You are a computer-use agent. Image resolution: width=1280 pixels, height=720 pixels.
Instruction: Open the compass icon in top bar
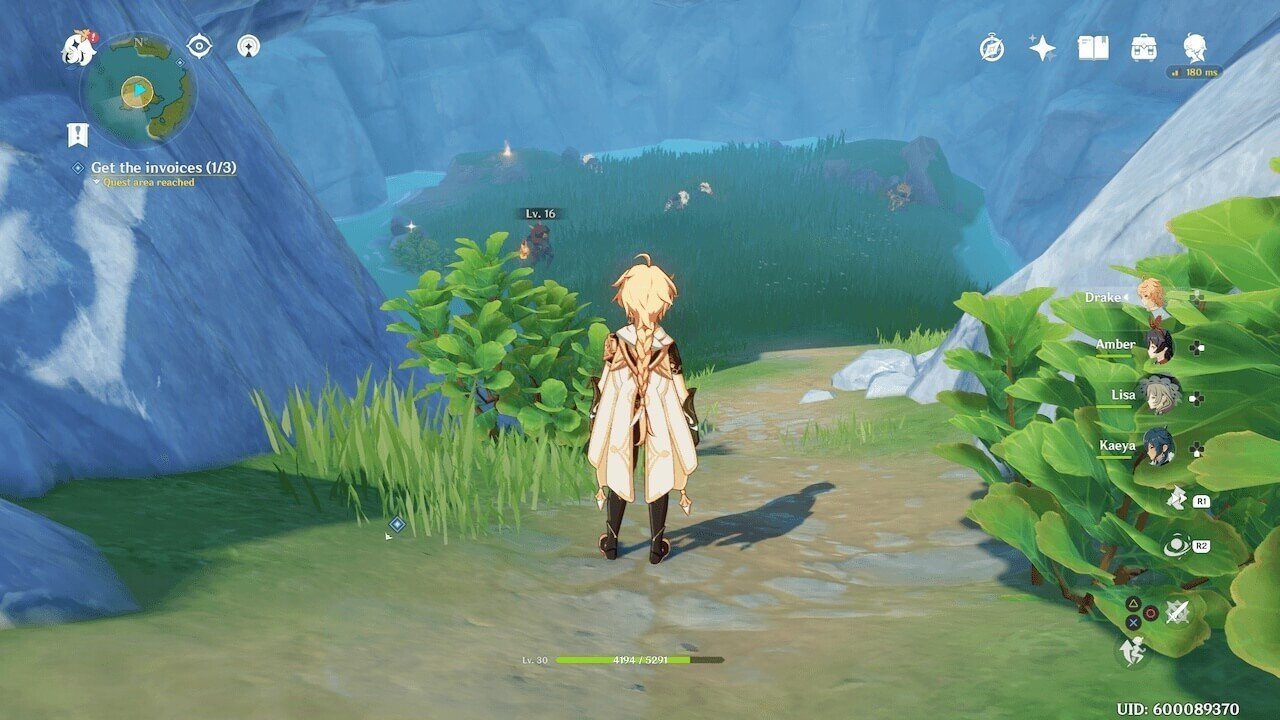[x=992, y=48]
